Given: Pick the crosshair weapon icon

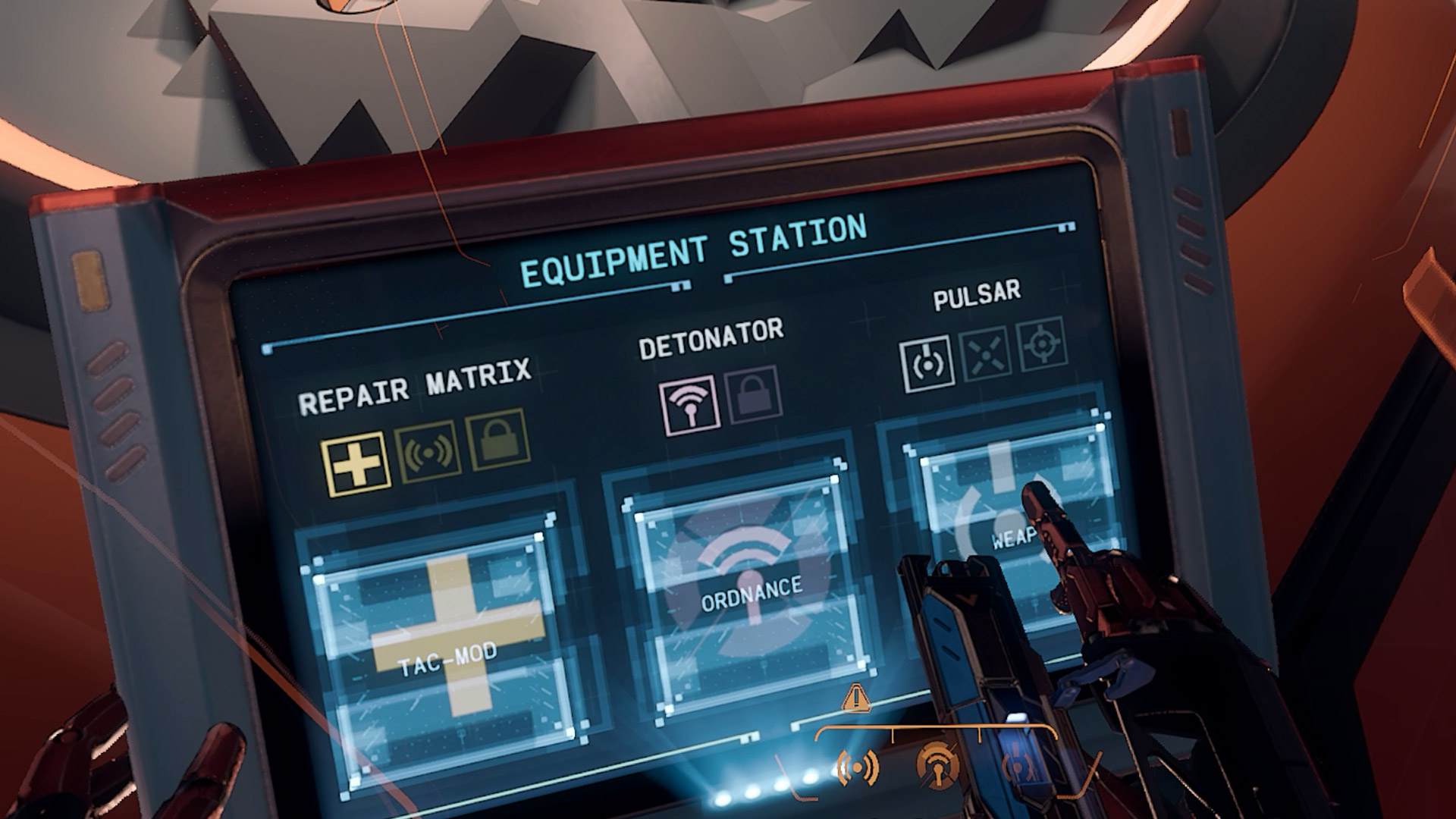Looking at the screenshot, I should pos(1040,345).
